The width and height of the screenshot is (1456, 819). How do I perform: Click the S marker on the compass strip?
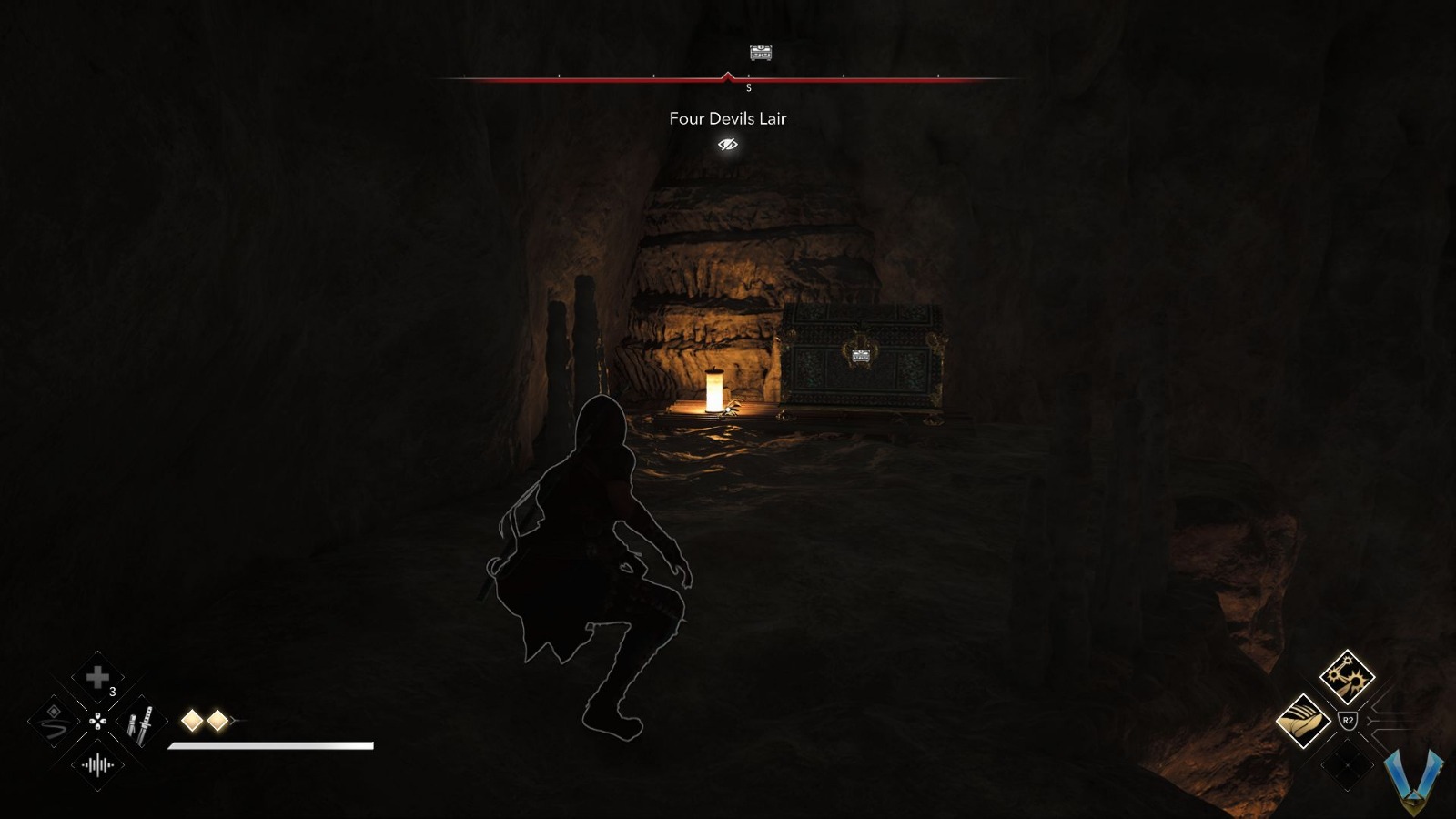(x=749, y=88)
